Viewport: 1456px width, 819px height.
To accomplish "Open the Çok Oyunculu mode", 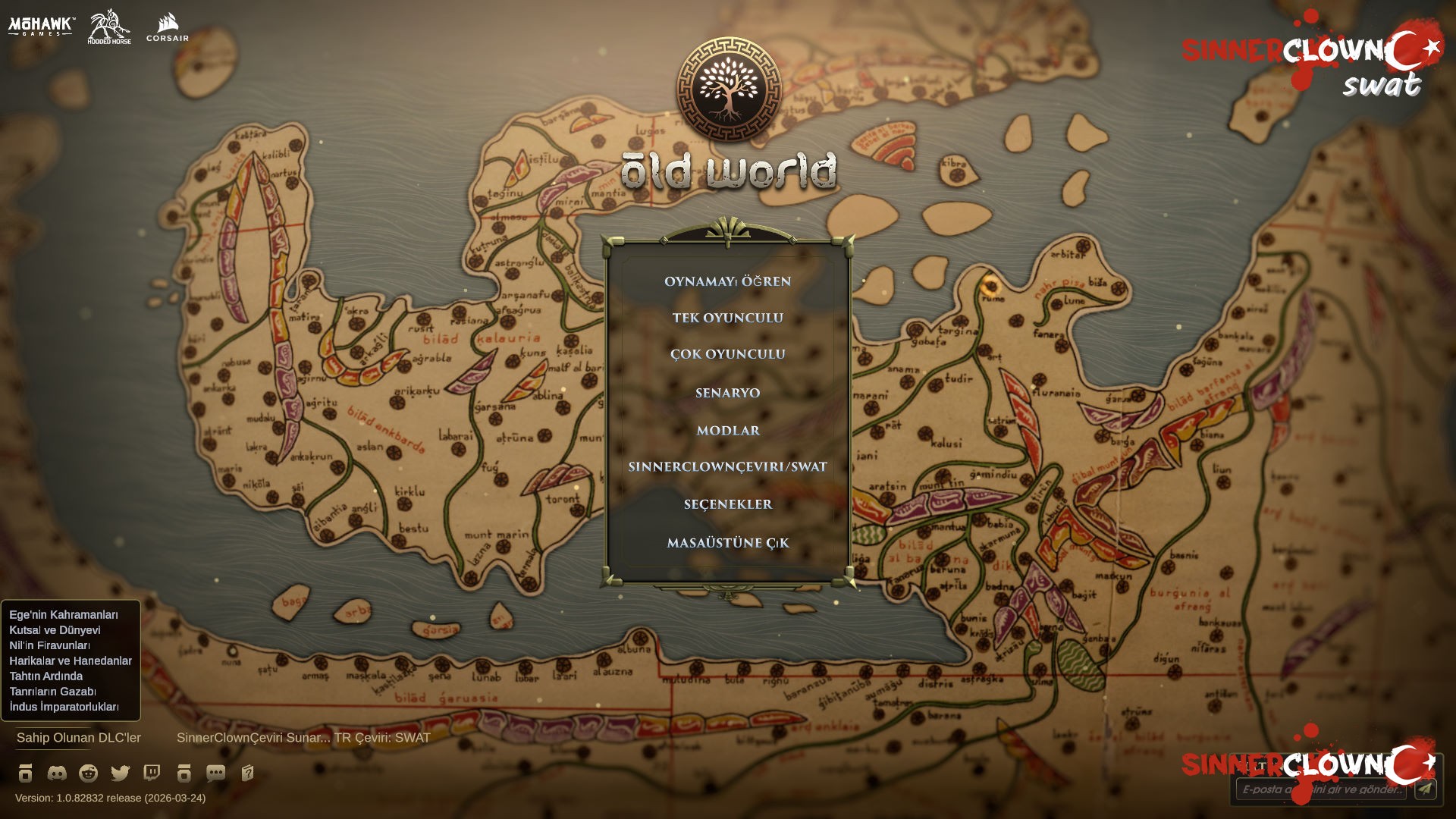I will (x=727, y=354).
